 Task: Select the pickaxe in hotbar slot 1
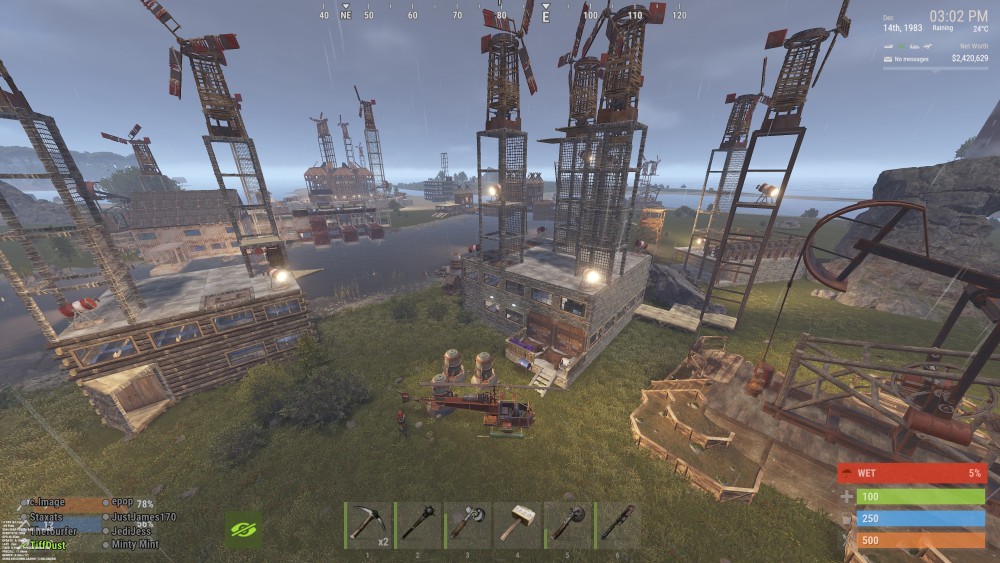pos(369,524)
